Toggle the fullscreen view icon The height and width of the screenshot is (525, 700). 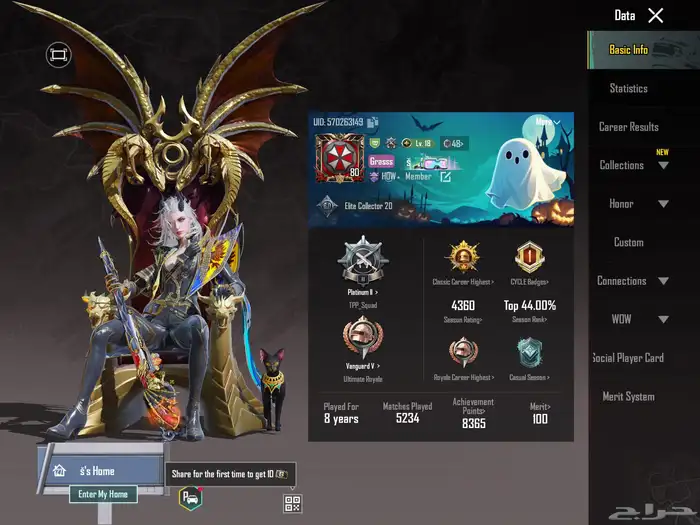tap(59, 54)
